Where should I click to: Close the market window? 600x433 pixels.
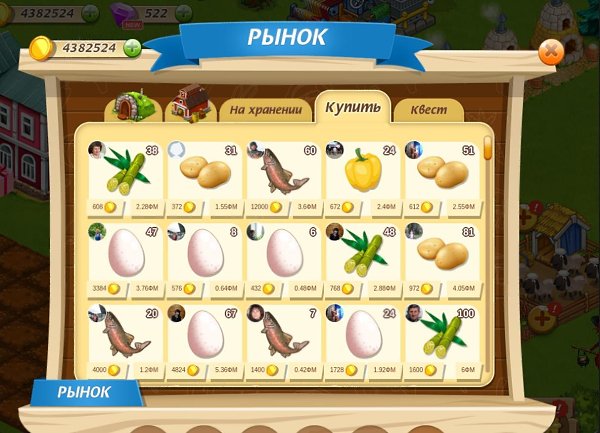tap(551, 52)
